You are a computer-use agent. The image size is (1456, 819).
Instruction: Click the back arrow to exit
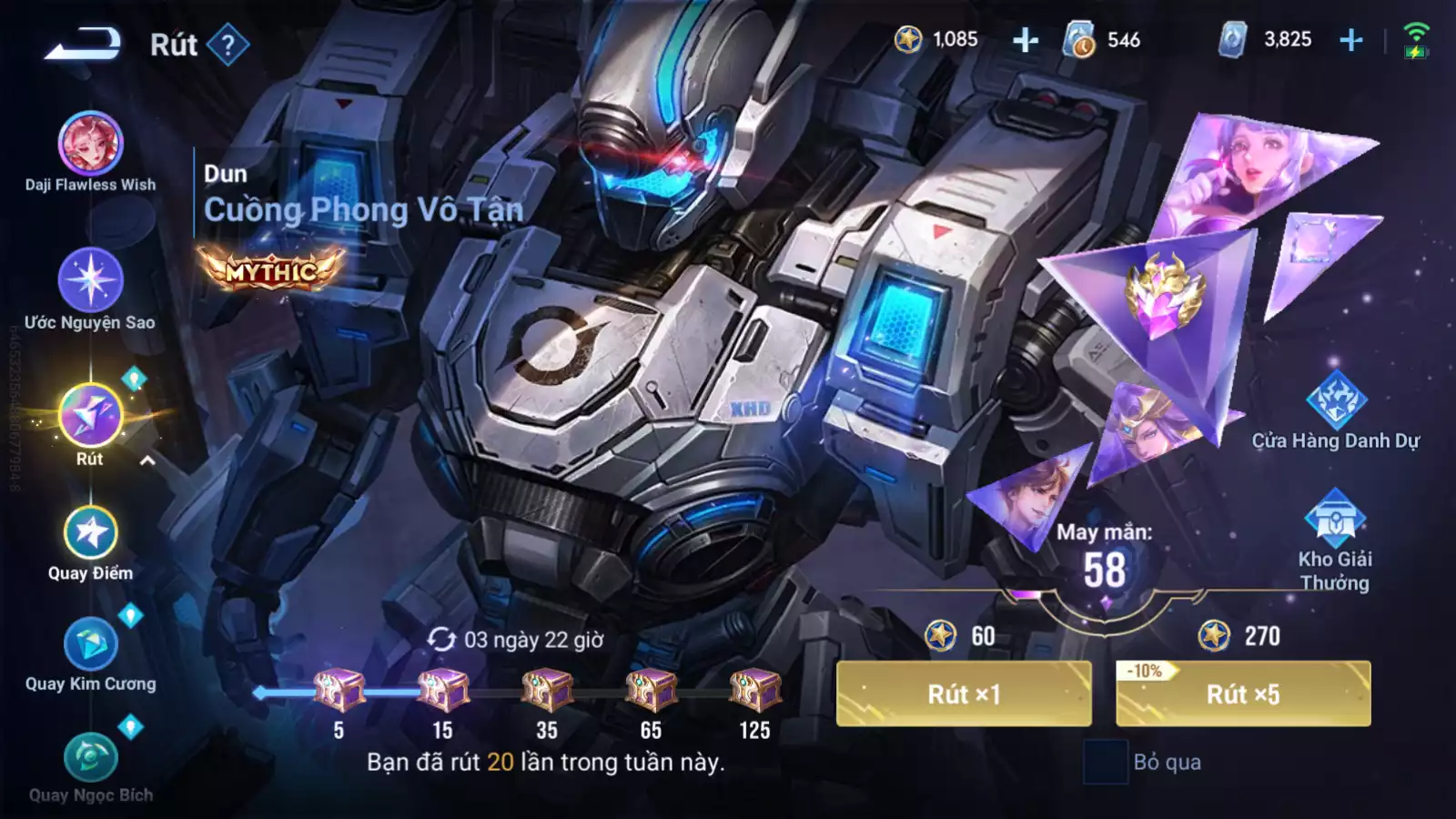tap(82, 44)
